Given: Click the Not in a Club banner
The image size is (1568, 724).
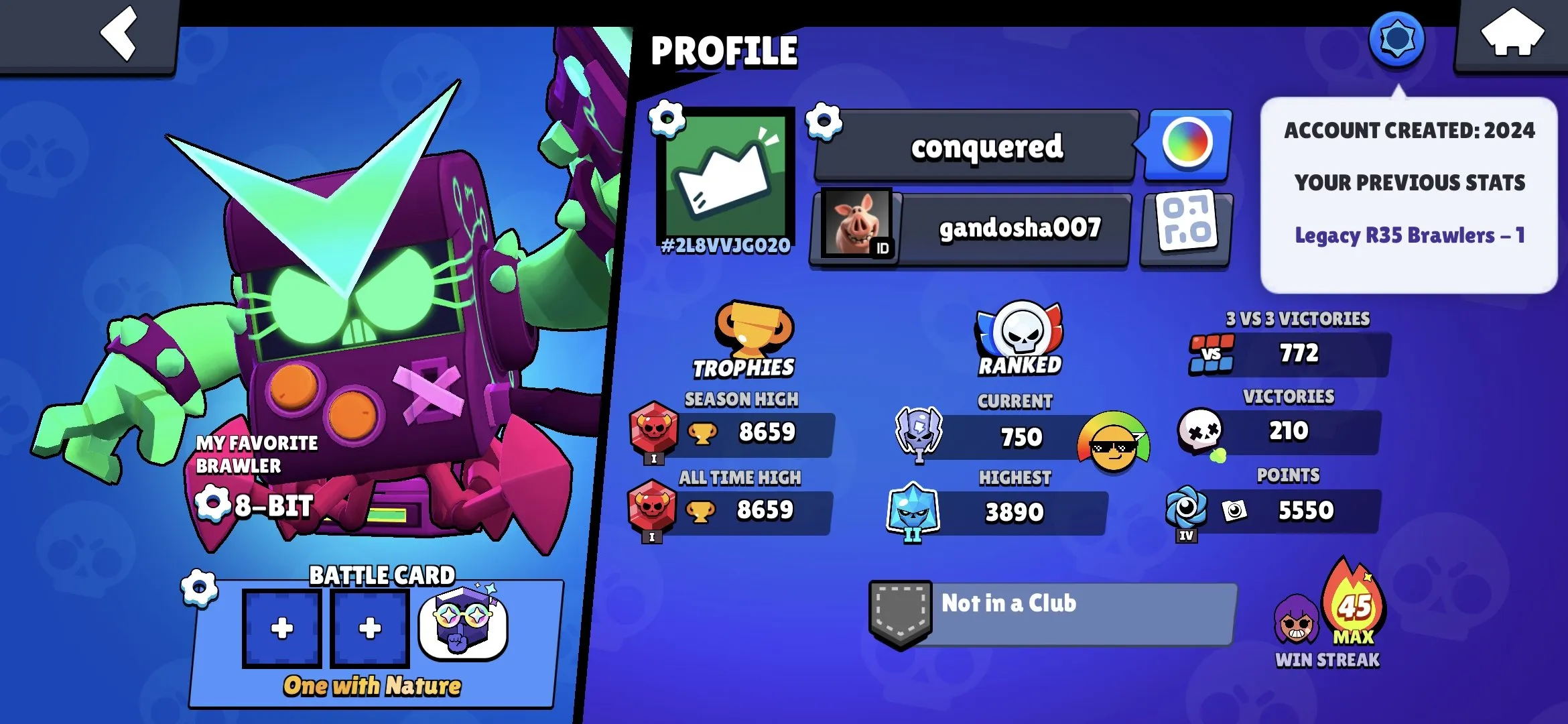Looking at the screenshot, I should point(1052,603).
